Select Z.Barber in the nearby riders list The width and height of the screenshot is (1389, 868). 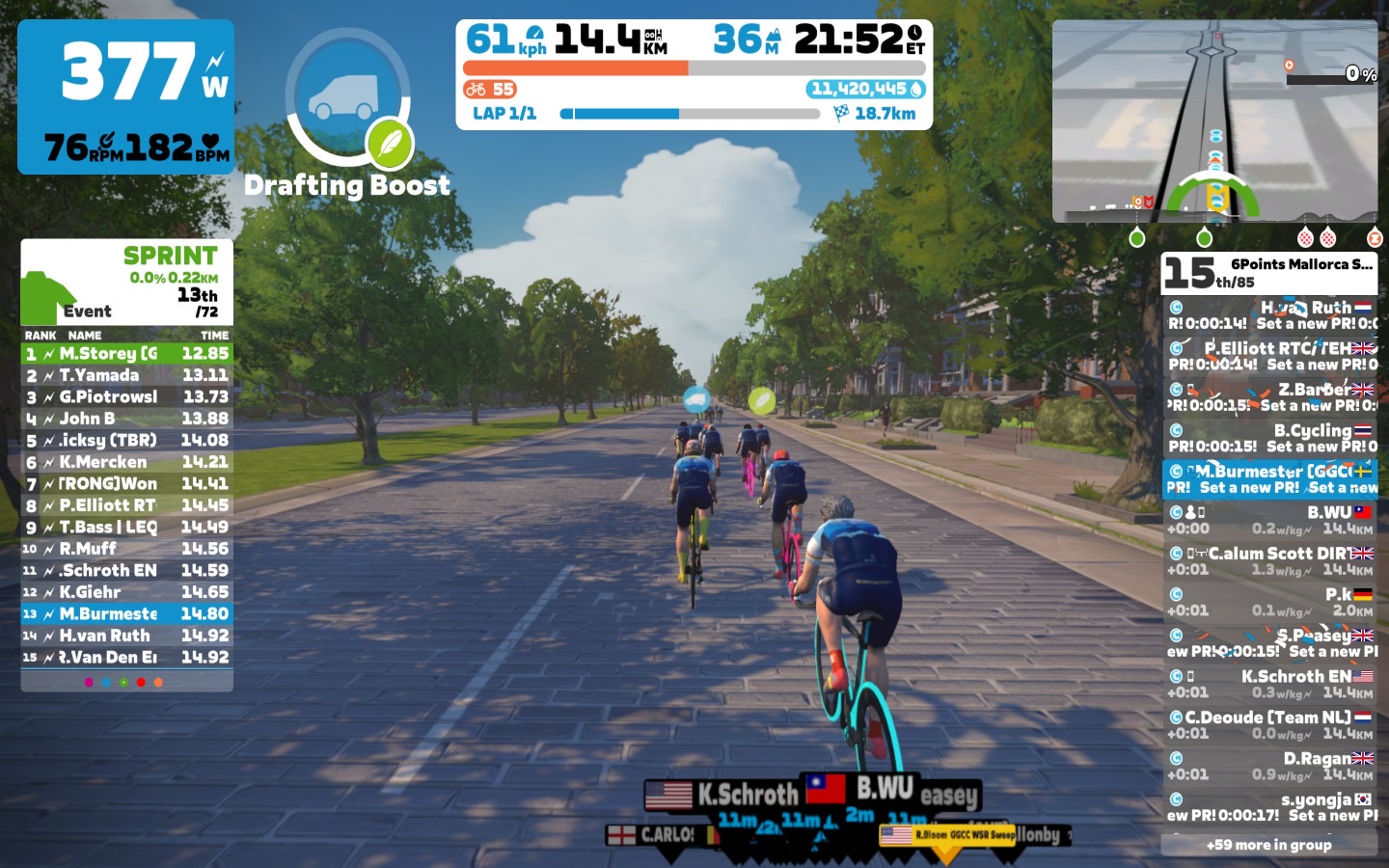pyautogui.click(x=1269, y=397)
